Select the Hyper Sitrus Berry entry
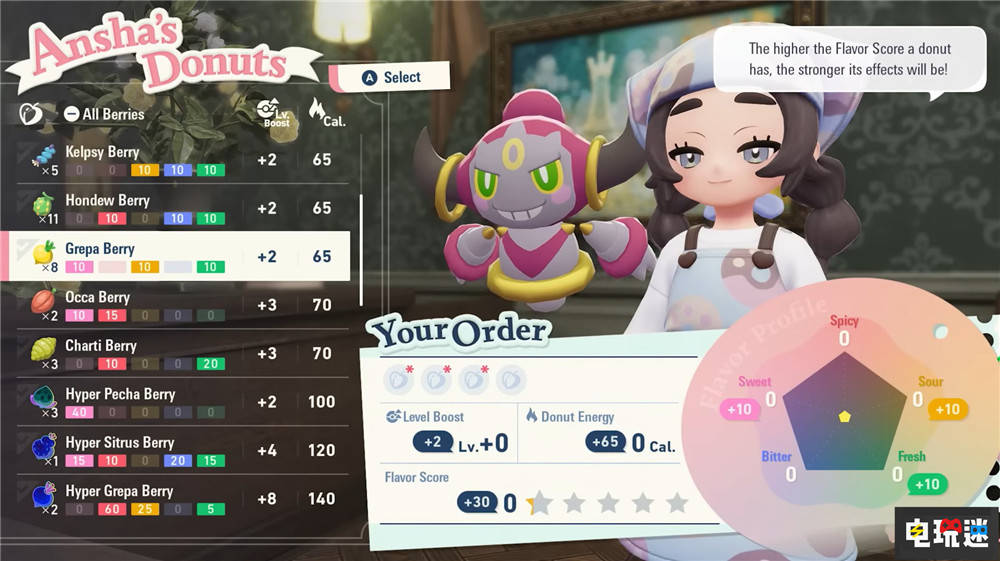This screenshot has width=1000, height=561. [x=180, y=450]
